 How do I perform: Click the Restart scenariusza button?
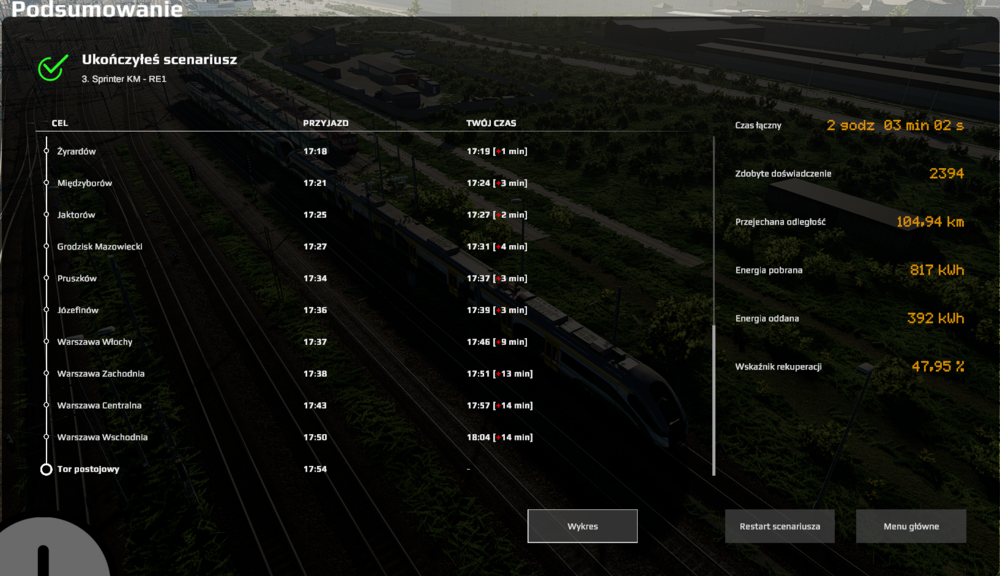click(x=780, y=526)
